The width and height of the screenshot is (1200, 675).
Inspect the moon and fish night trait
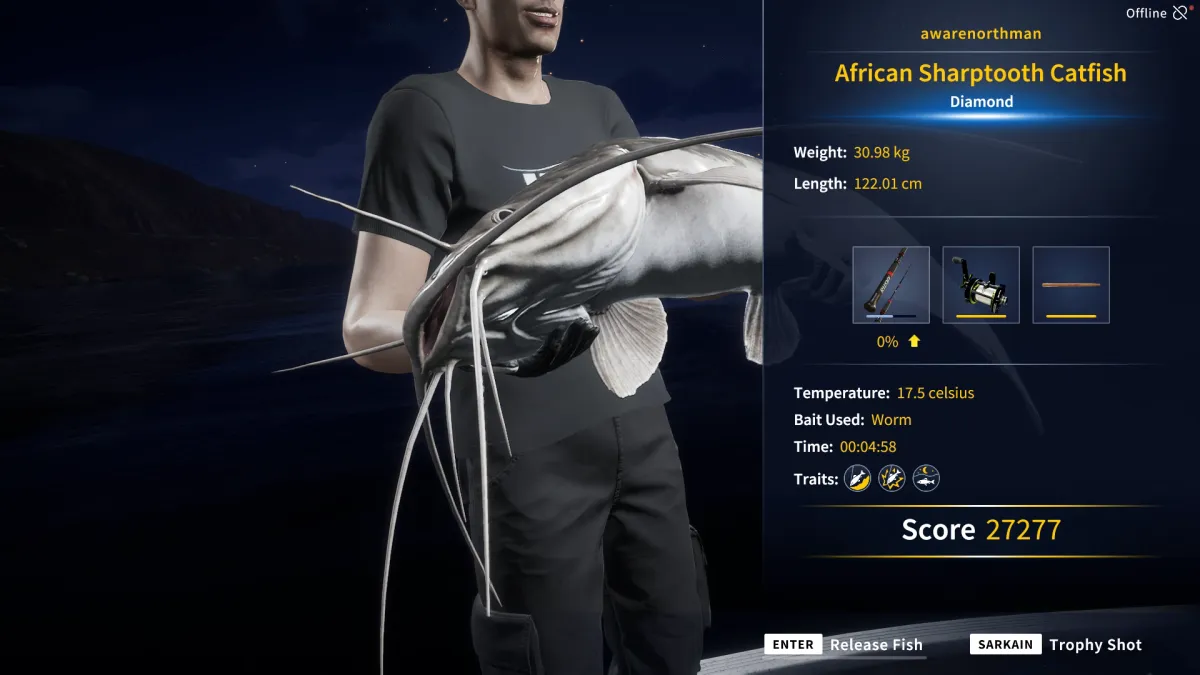point(926,479)
